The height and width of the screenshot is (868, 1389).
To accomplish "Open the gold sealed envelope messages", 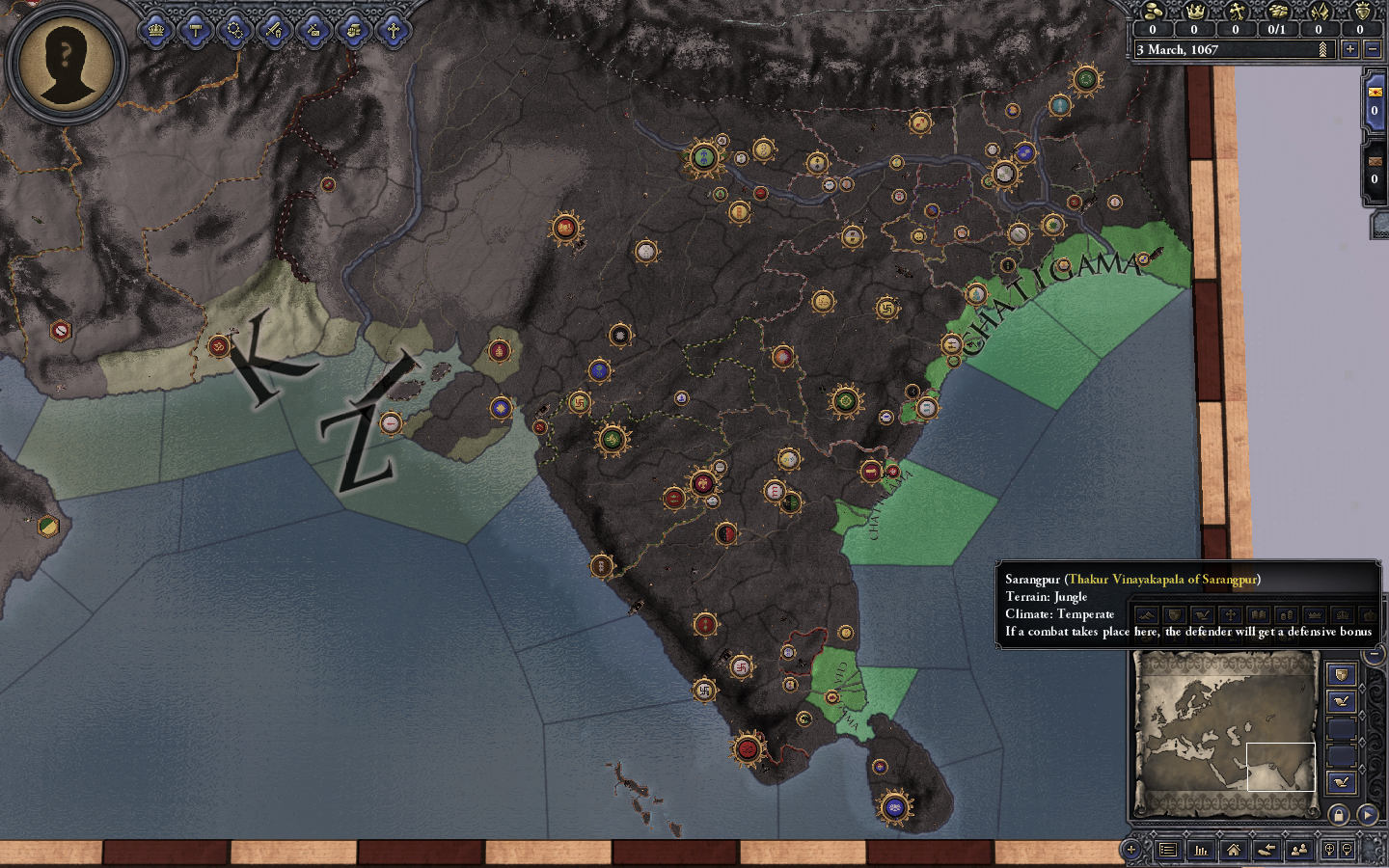I will pos(1375,100).
